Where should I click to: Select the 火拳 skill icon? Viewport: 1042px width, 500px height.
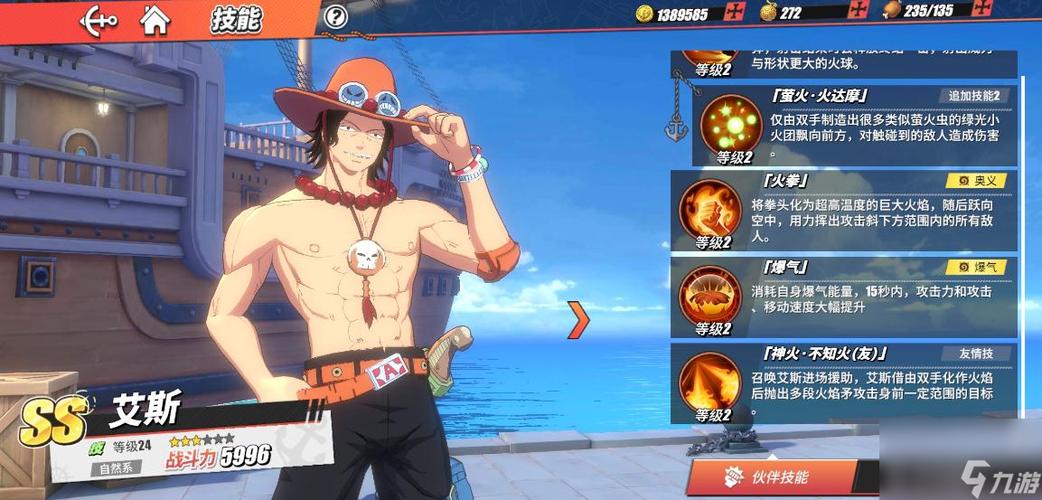coord(709,207)
